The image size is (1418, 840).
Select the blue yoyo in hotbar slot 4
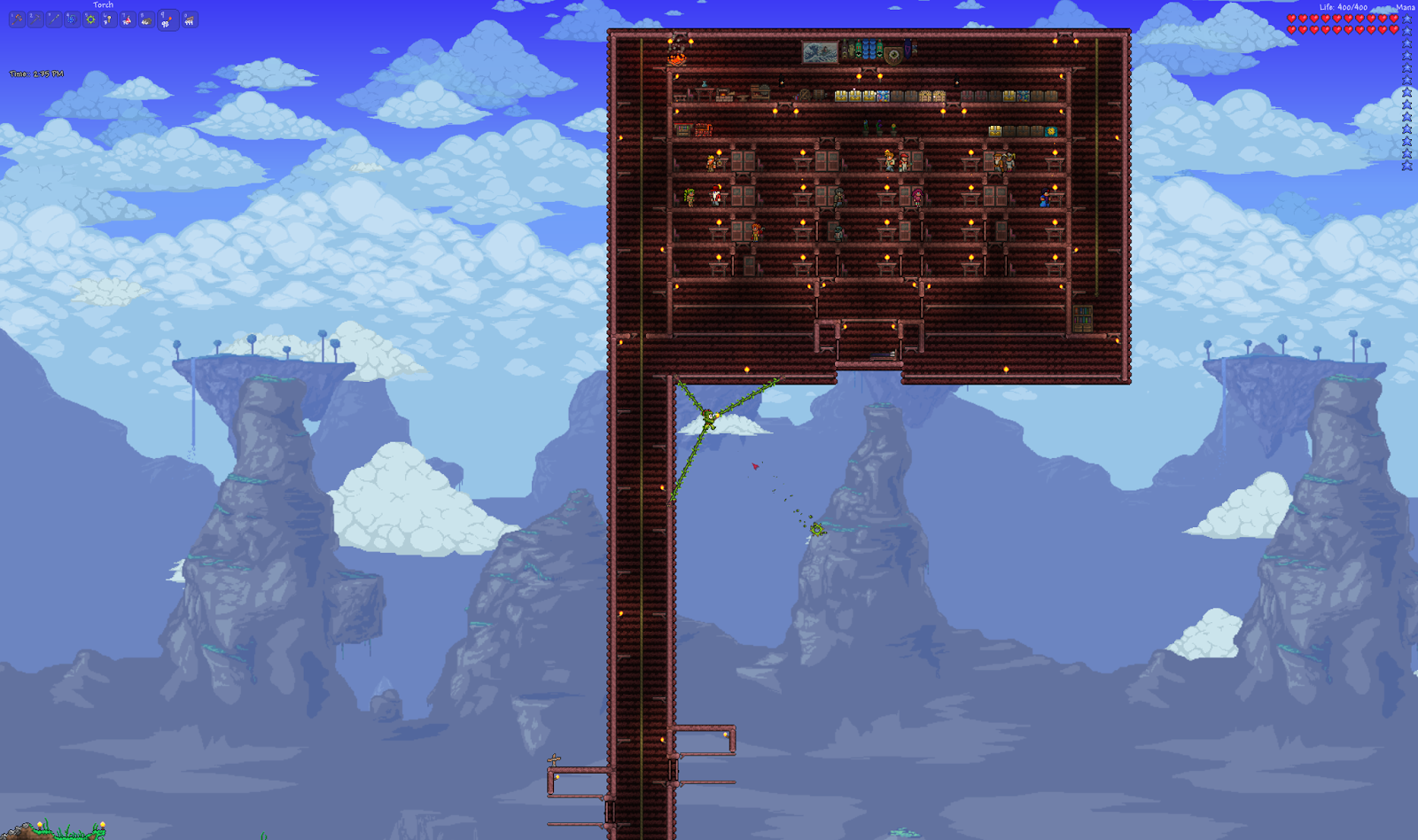(73, 19)
